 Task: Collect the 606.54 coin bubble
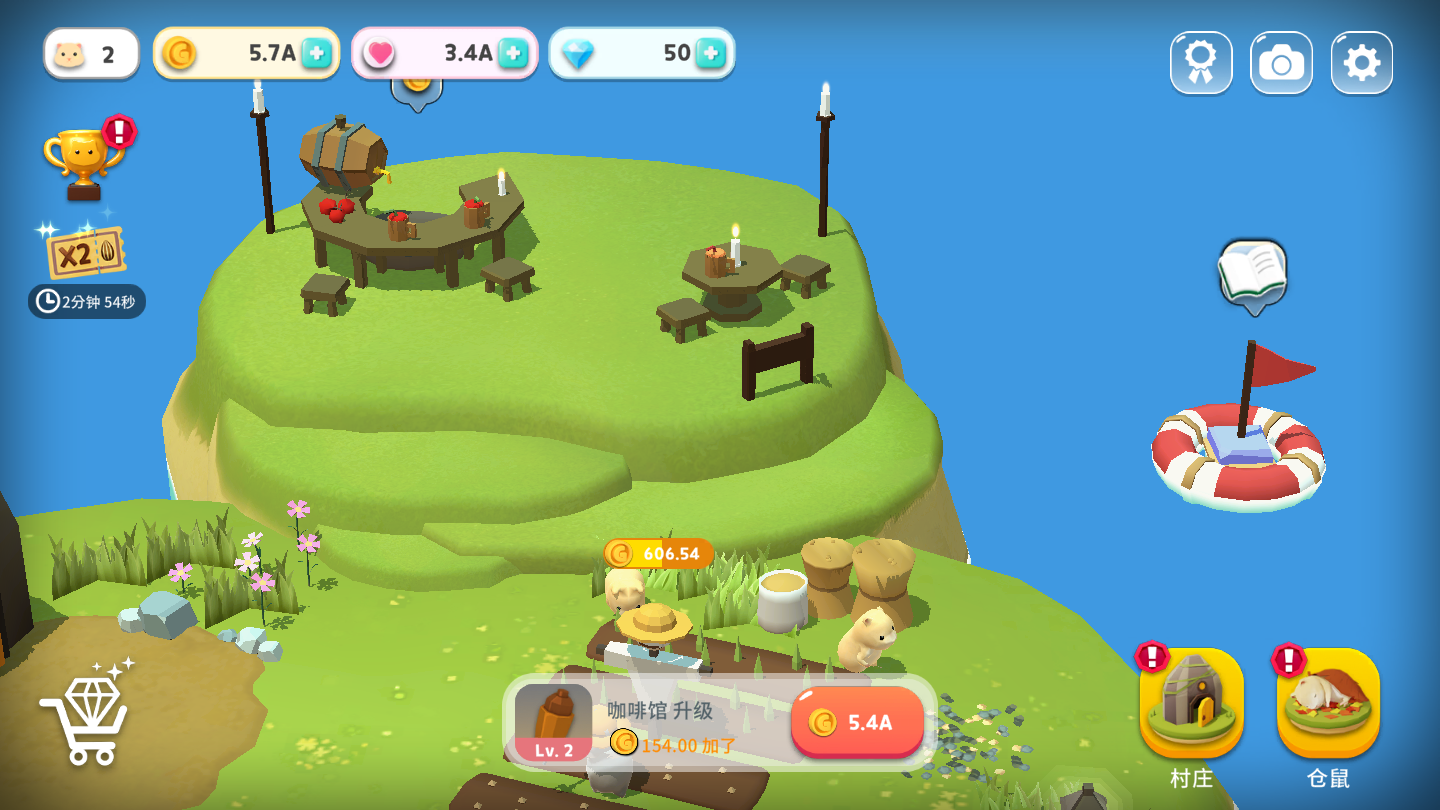658,553
